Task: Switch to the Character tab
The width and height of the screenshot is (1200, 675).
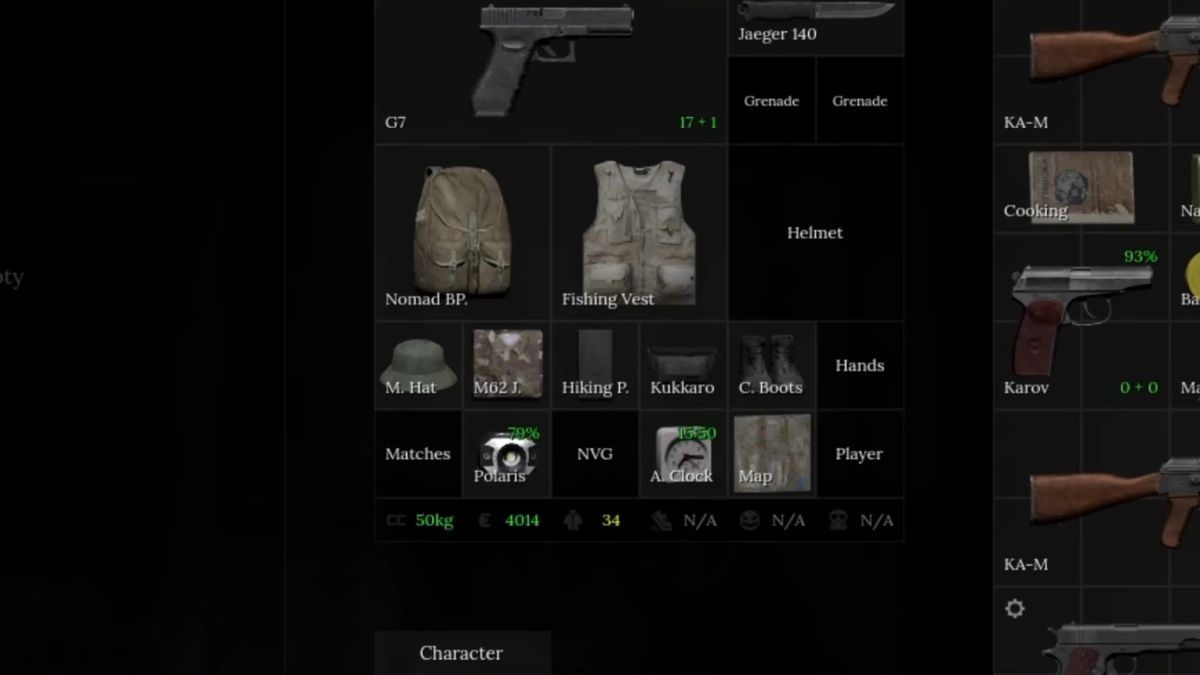Action: click(x=461, y=653)
